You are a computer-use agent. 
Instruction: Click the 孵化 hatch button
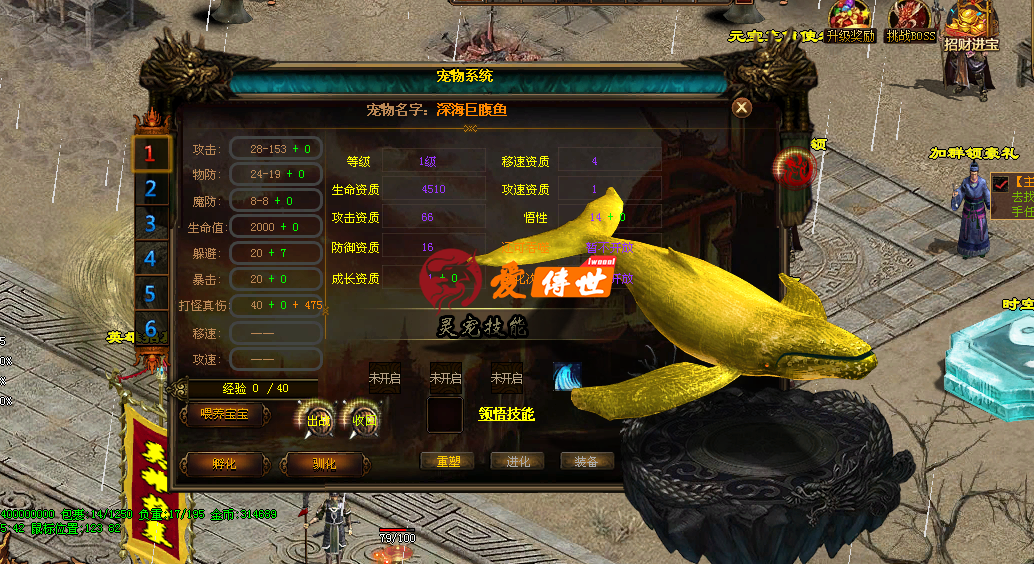click(x=224, y=464)
